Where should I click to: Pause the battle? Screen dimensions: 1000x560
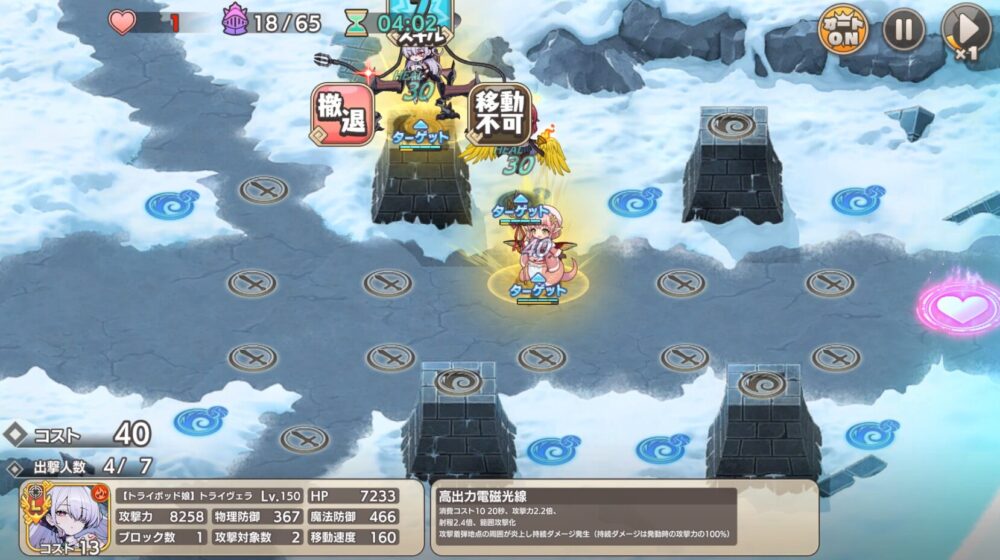pos(903,28)
